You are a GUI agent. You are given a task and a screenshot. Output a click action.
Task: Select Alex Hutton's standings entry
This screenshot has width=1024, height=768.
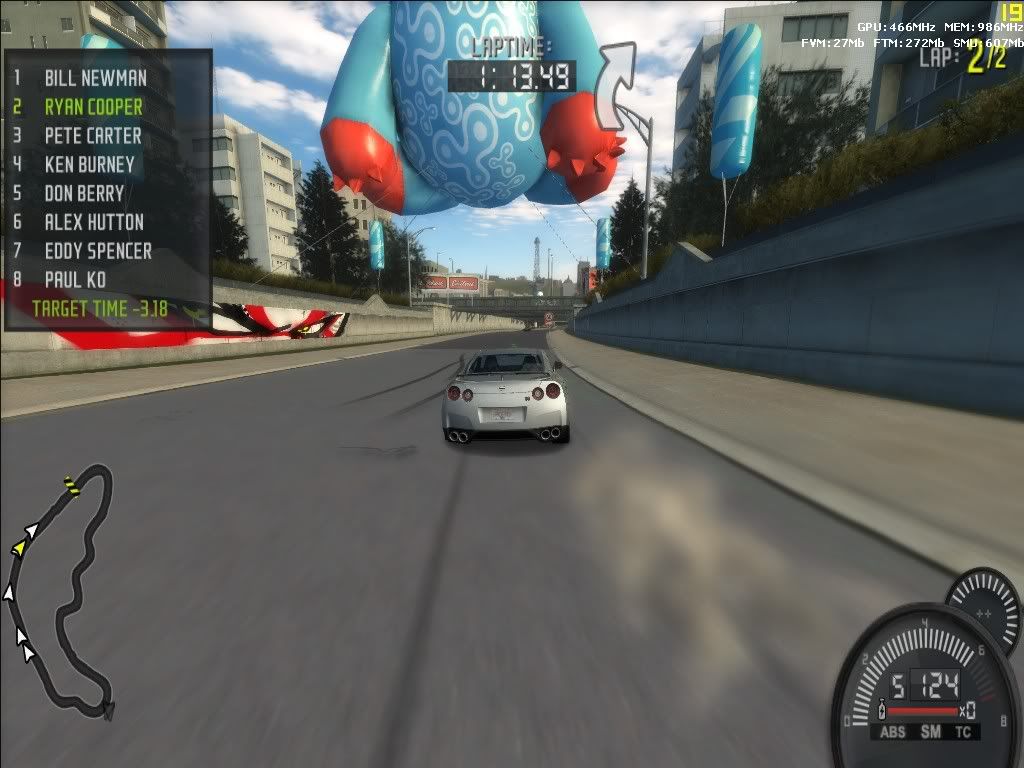point(94,222)
